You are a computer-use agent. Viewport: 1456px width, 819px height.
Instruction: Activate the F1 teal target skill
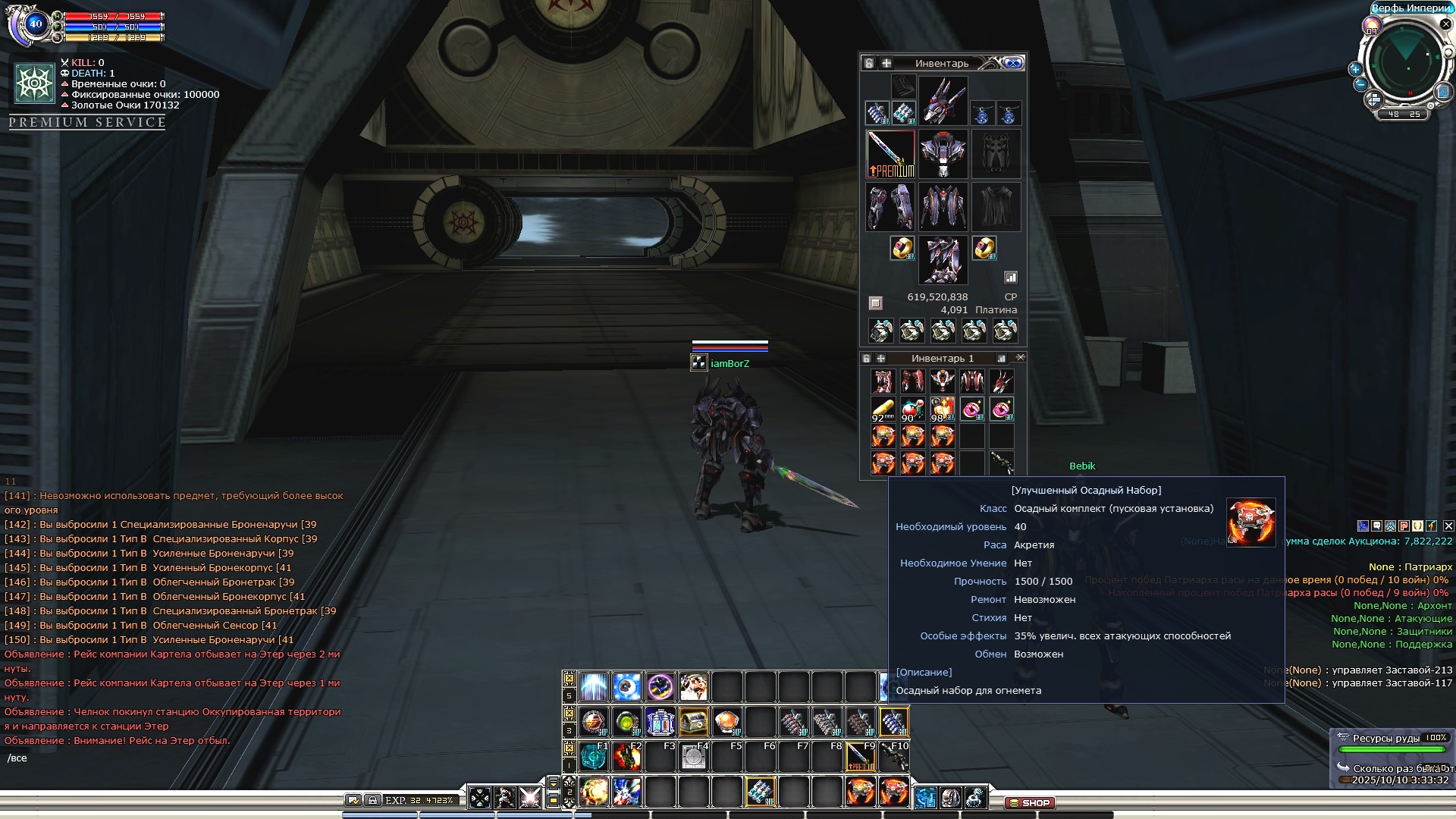594,756
